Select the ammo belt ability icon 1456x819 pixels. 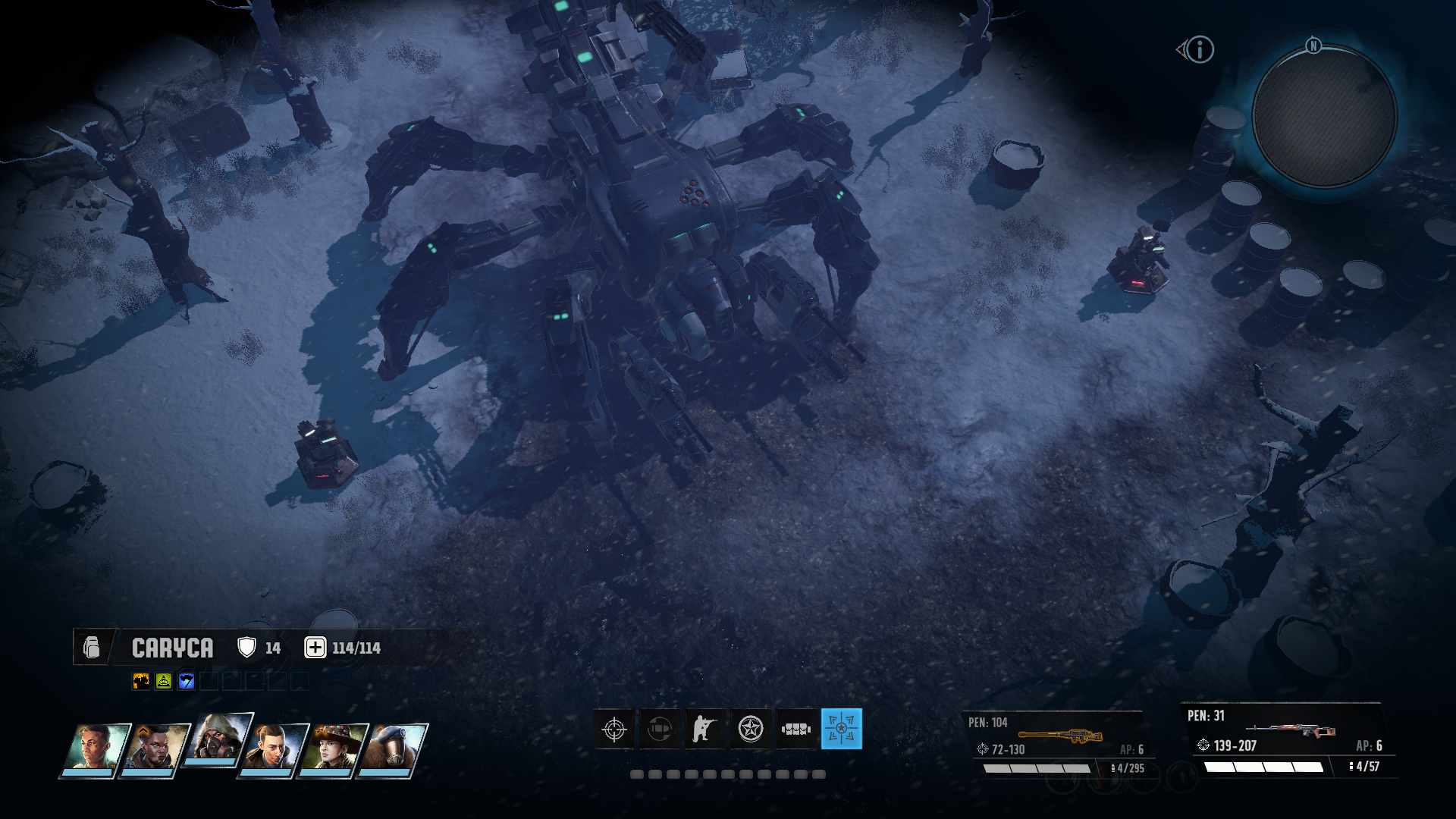point(796,730)
